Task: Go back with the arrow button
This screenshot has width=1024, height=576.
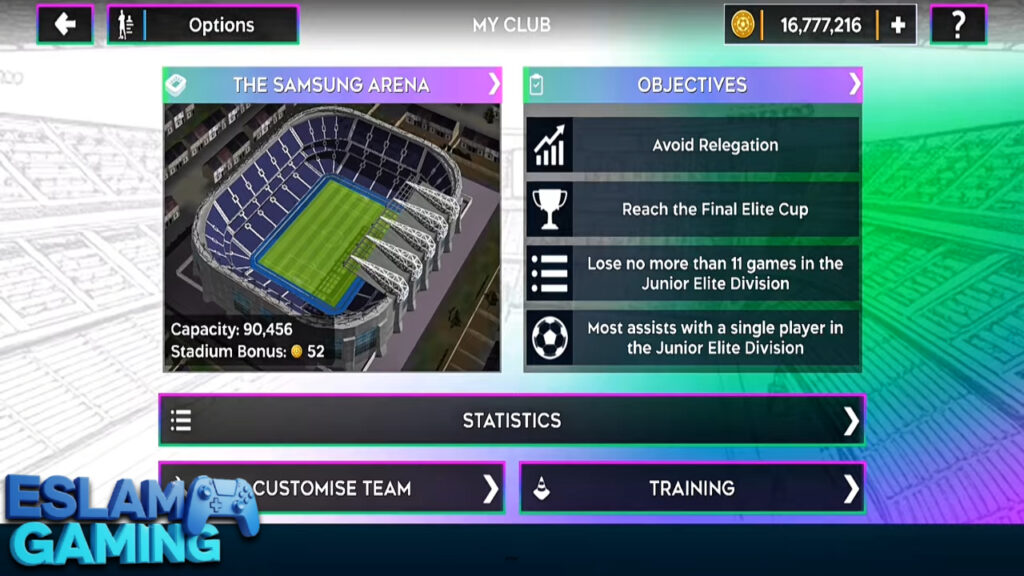Action: [x=65, y=25]
